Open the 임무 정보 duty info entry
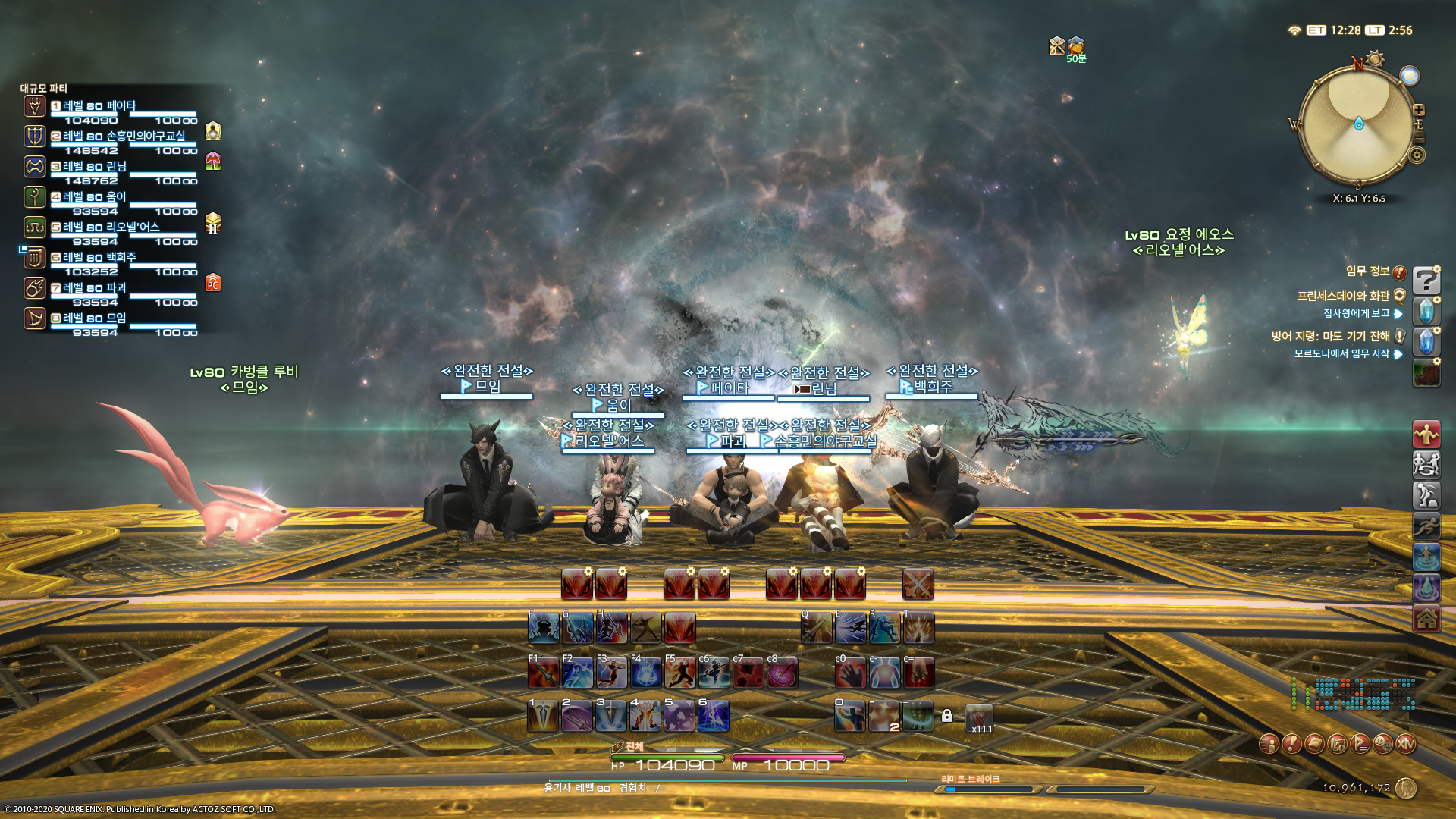The height and width of the screenshot is (819, 1456). pos(1367,271)
